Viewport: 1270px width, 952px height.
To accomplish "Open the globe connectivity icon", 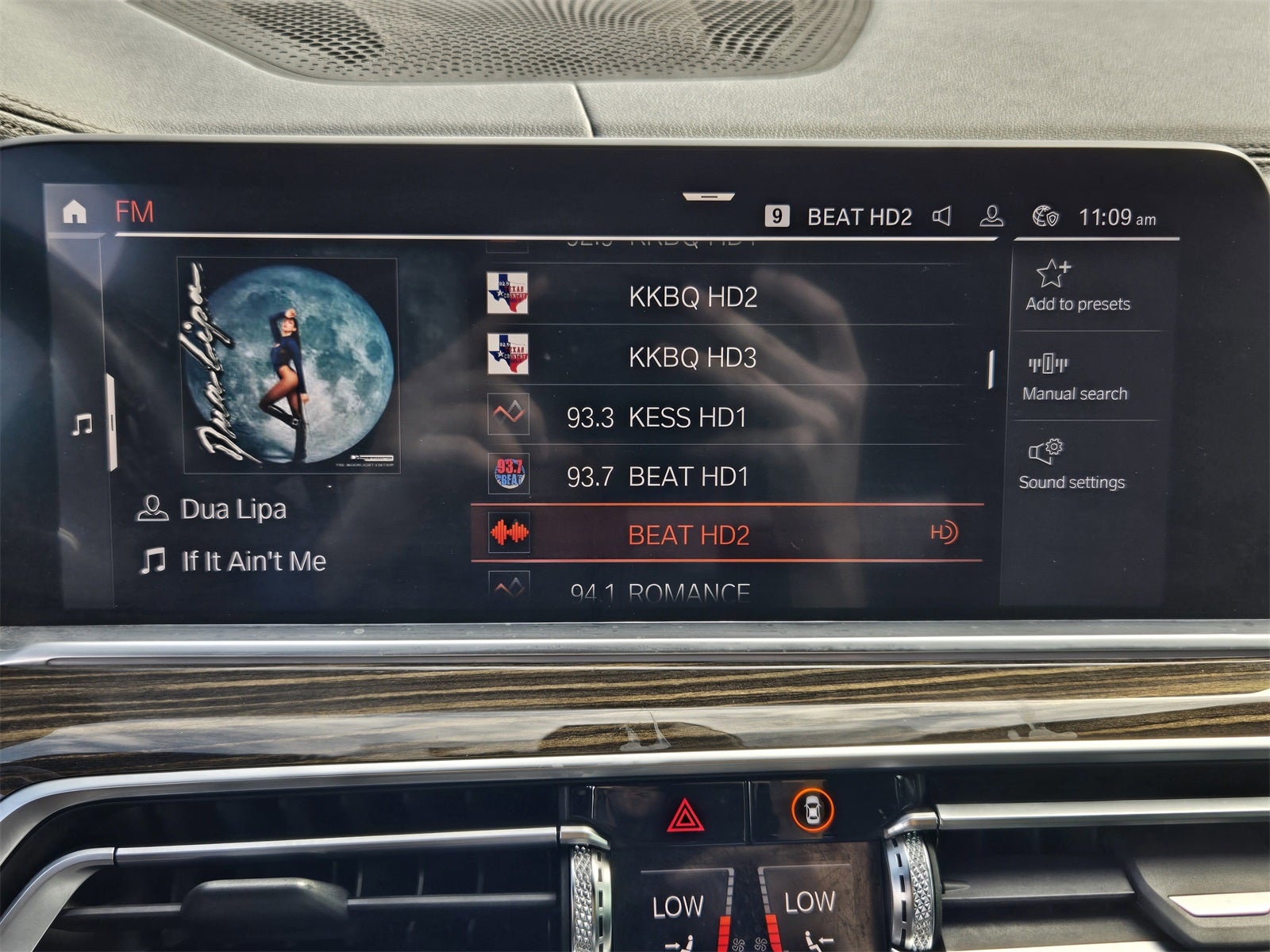I will [x=1045, y=216].
